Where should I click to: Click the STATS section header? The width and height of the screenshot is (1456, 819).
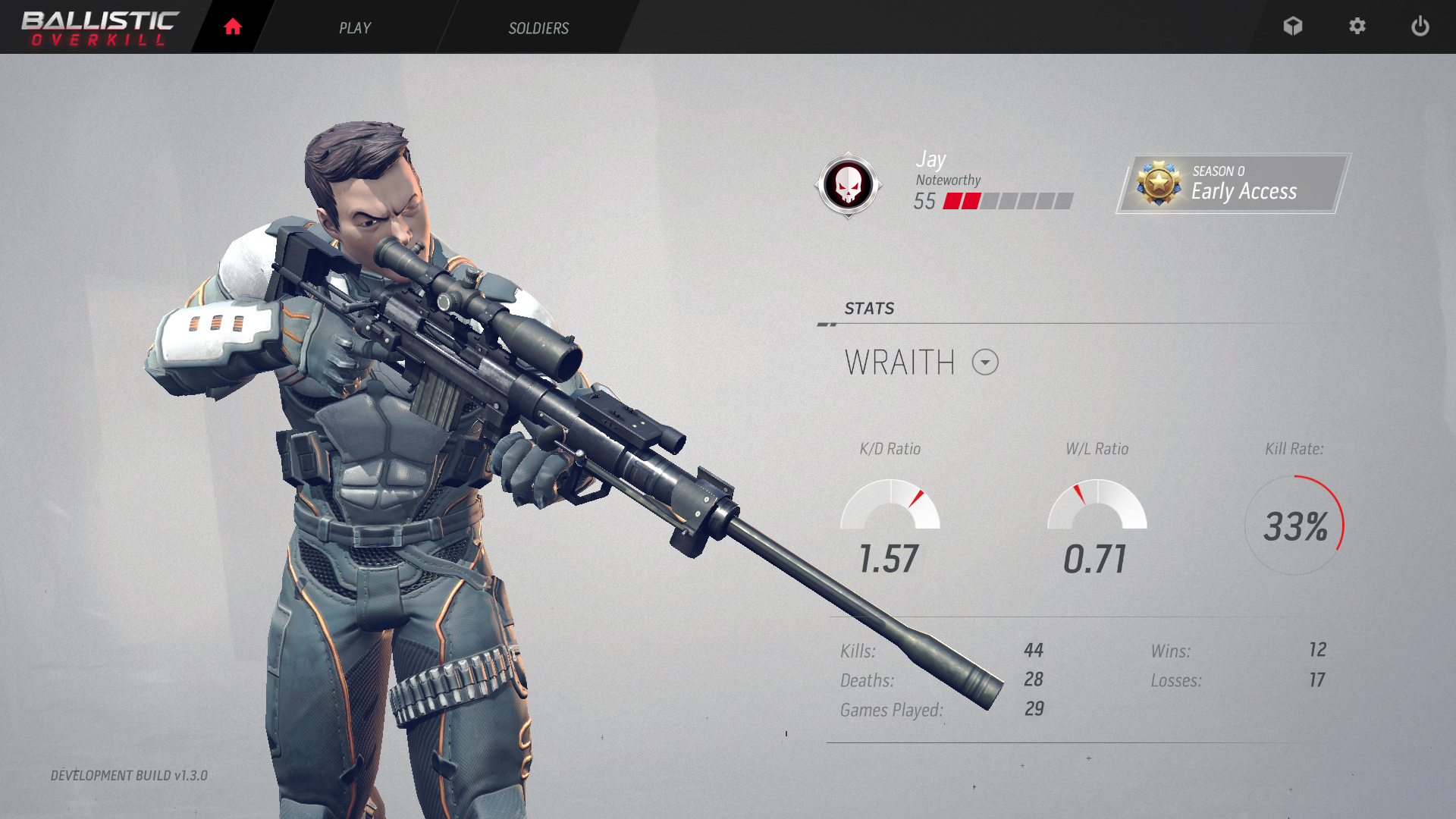tap(869, 309)
